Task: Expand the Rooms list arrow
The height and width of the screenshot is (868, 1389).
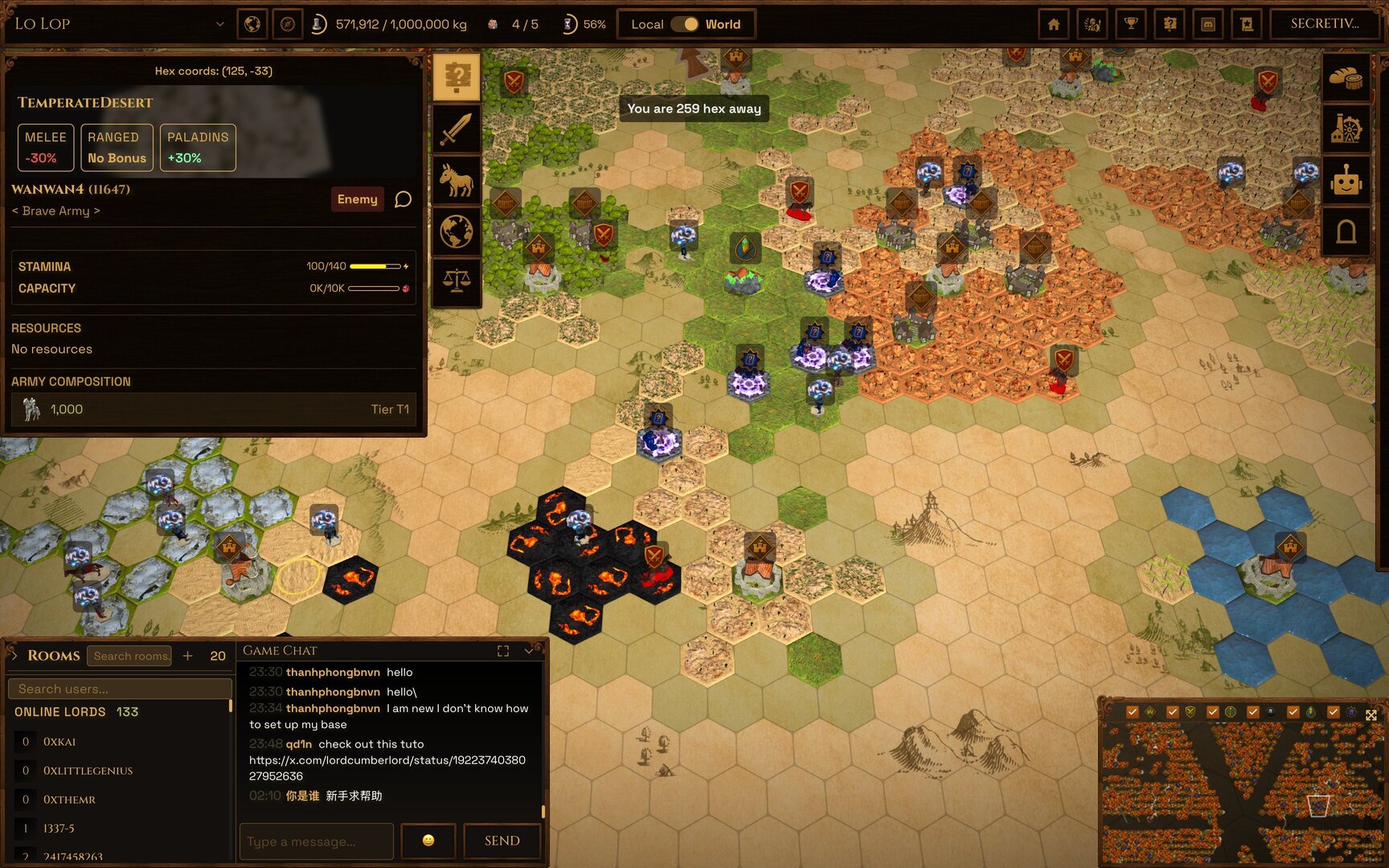Action: tap(14, 655)
